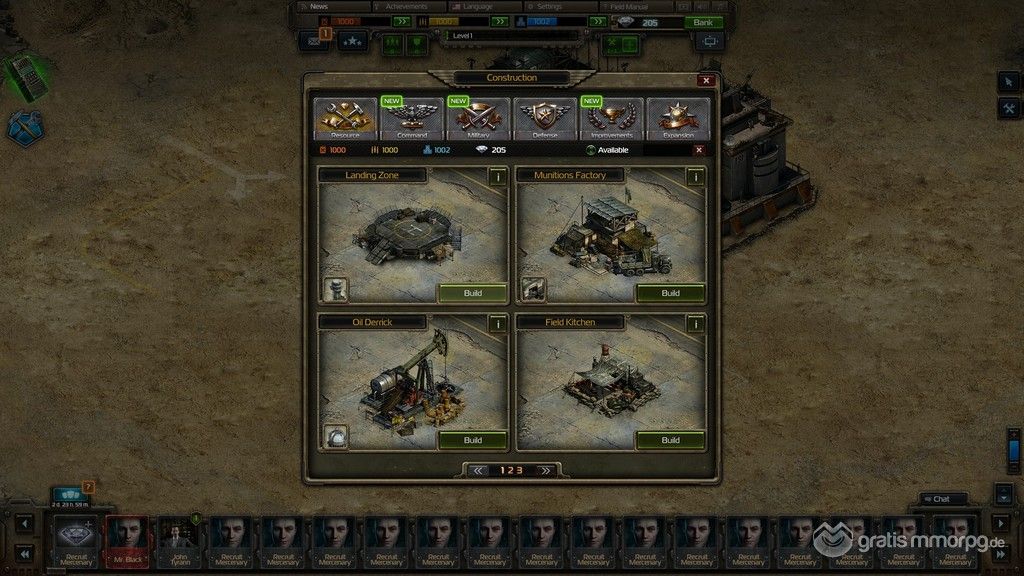Open the Chat panel
This screenshot has width=1024, height=576.
coord(943,499)
